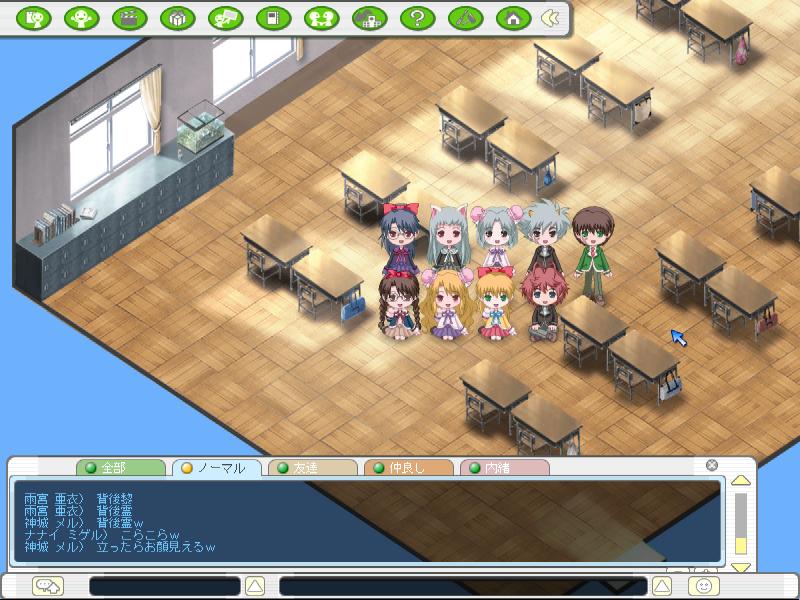The height and width of the screenshot is (600, 800).
Task: Switch to the 内緒 chat tab
Action: coord(504,468)
